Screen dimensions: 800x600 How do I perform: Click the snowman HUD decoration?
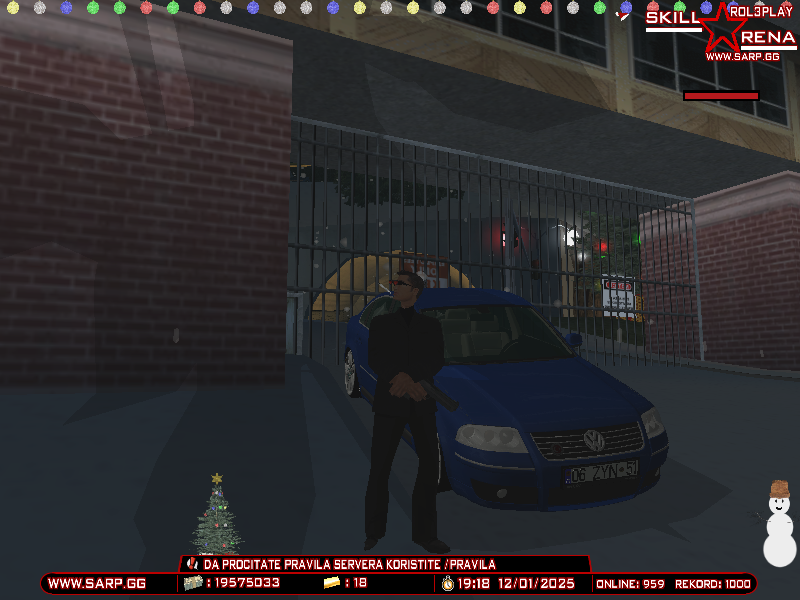(x=779, y=524)
